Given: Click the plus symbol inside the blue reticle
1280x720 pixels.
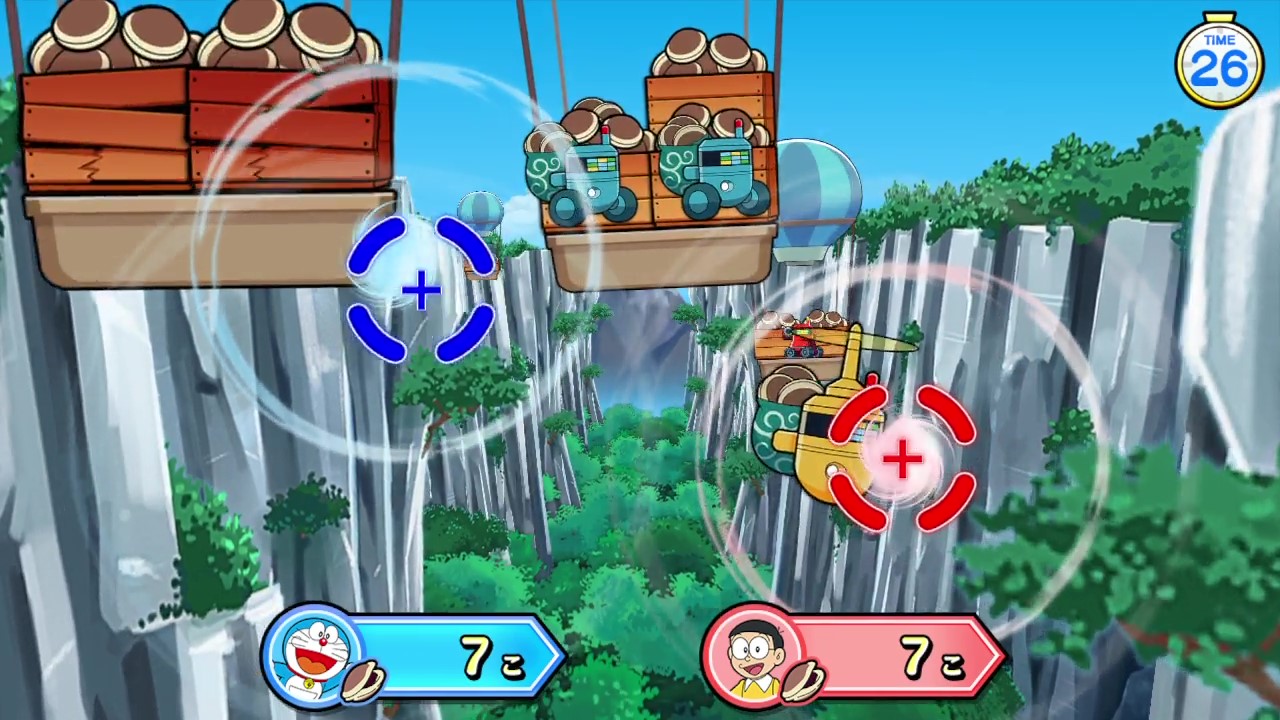Looking at the screenshot, I should coord(420,292).
